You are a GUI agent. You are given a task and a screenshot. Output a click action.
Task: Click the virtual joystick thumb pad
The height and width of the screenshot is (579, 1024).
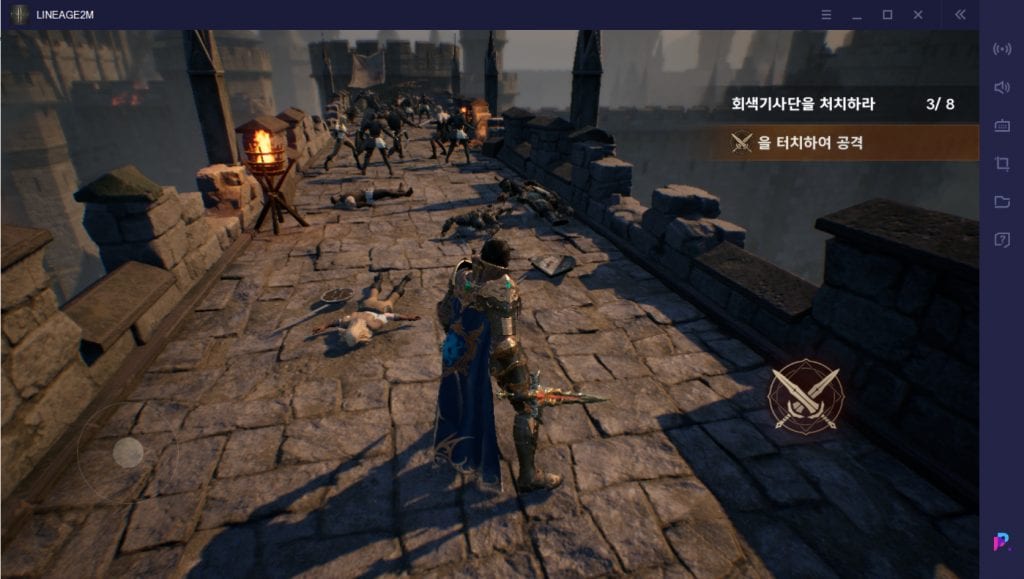128,453
